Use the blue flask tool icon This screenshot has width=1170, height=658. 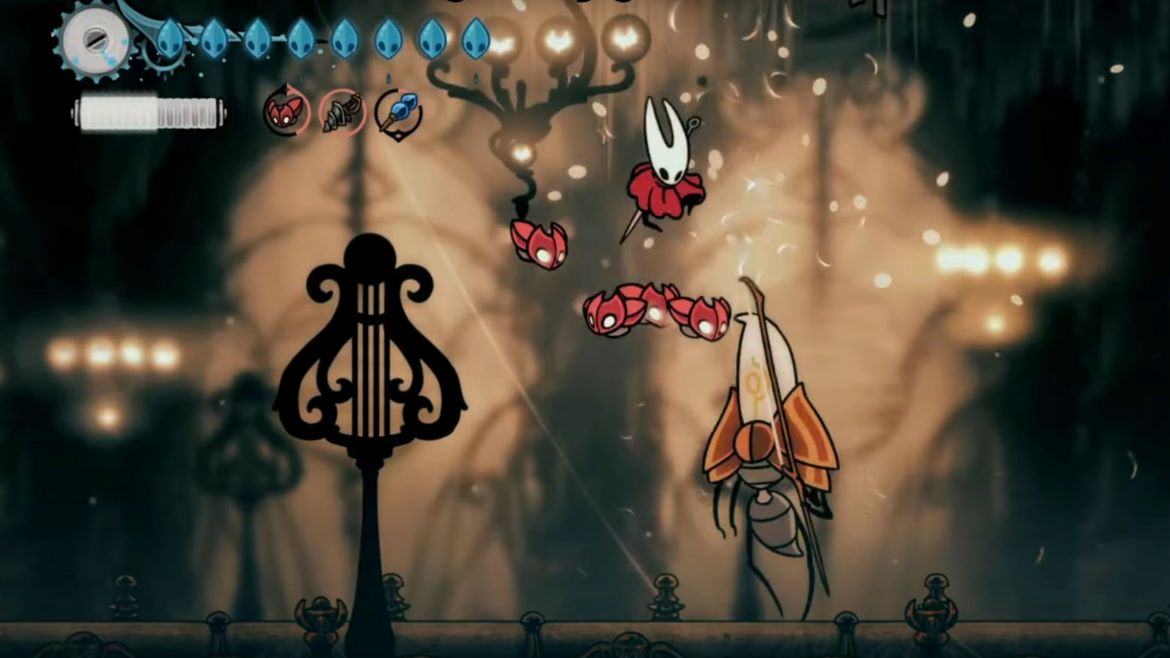(398, 112)
